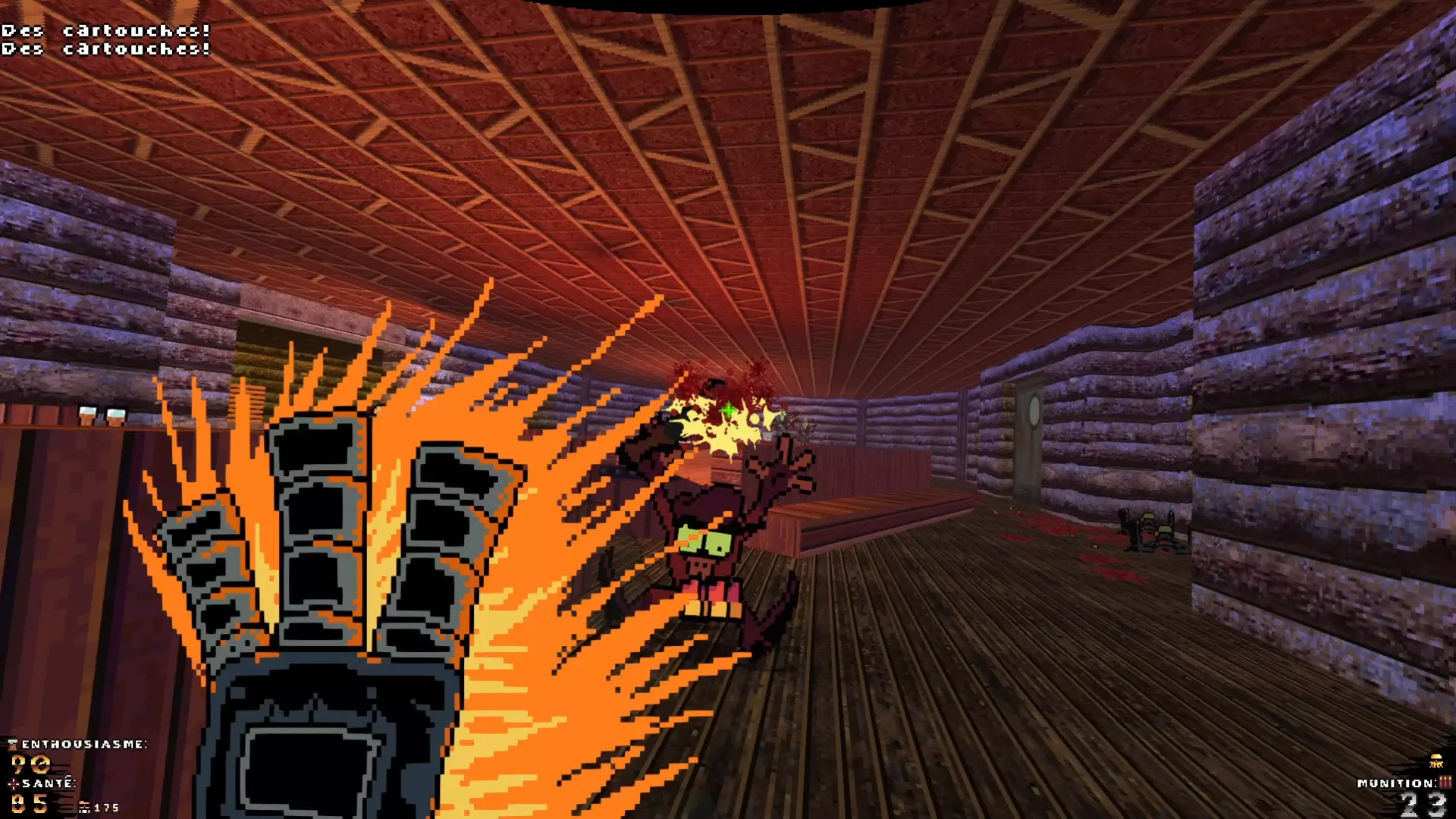Select the first 'Des cartouches!' pickup message
The image size is (1456, 819).
106,30
